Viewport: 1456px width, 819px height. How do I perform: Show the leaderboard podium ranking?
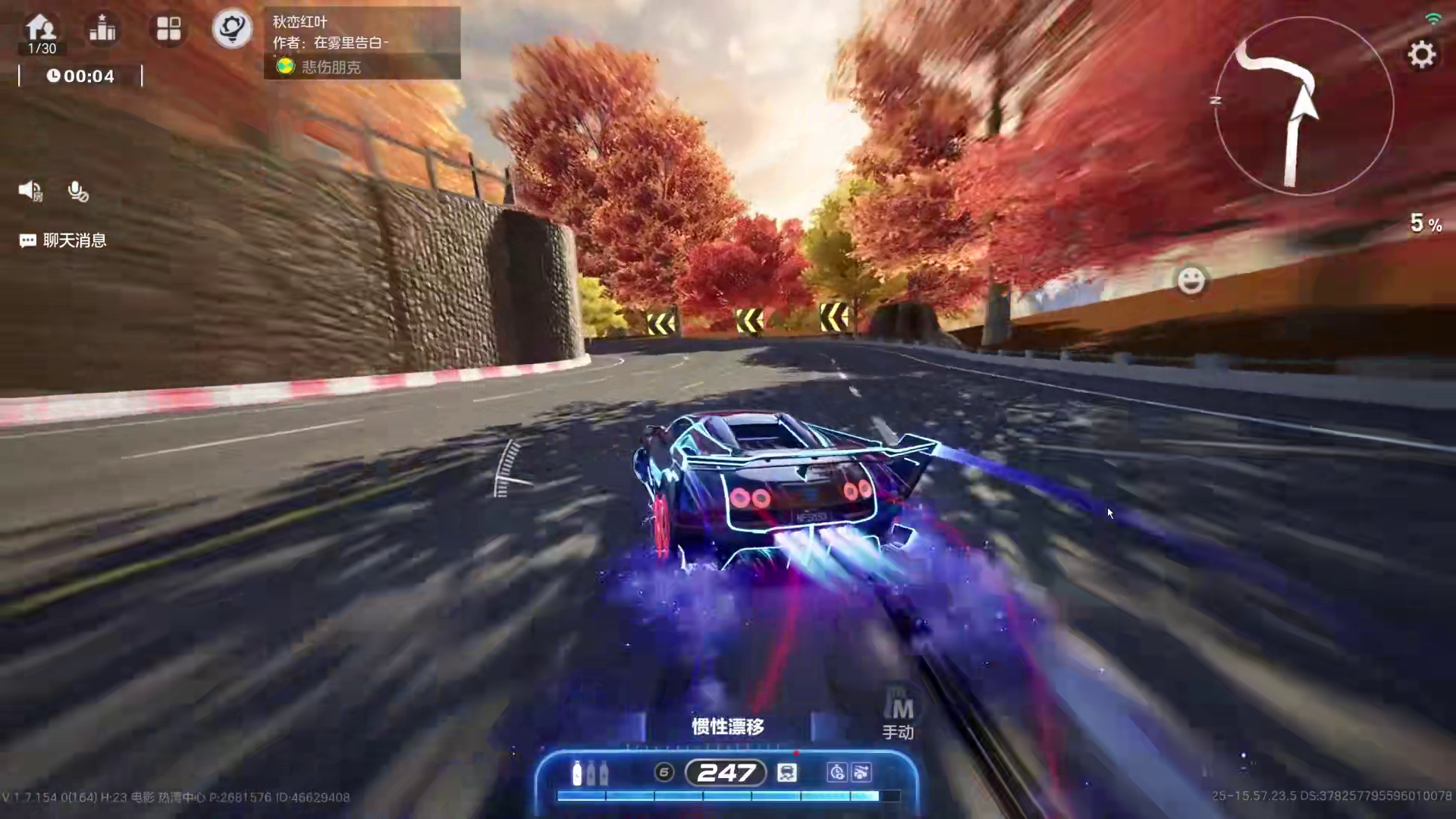(x=102, y=30)
